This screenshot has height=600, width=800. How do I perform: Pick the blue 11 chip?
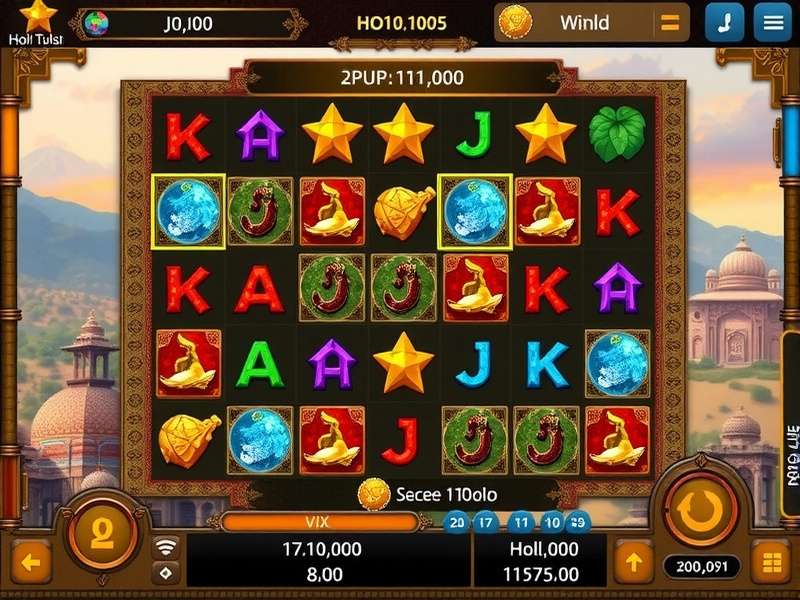[520, 522]
